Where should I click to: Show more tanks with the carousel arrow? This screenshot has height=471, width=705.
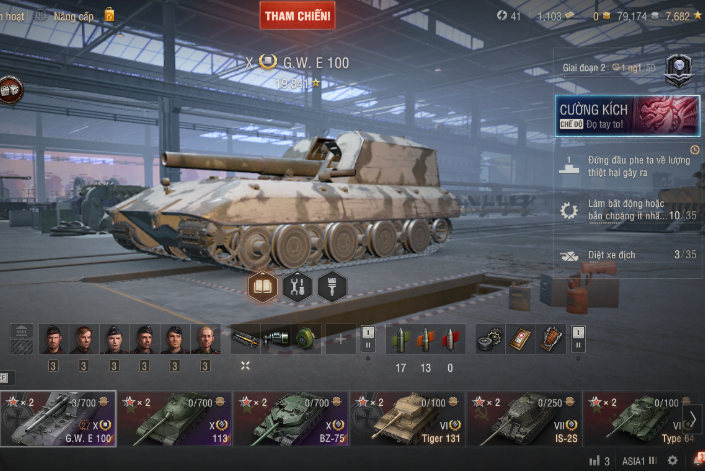(692, 418)
